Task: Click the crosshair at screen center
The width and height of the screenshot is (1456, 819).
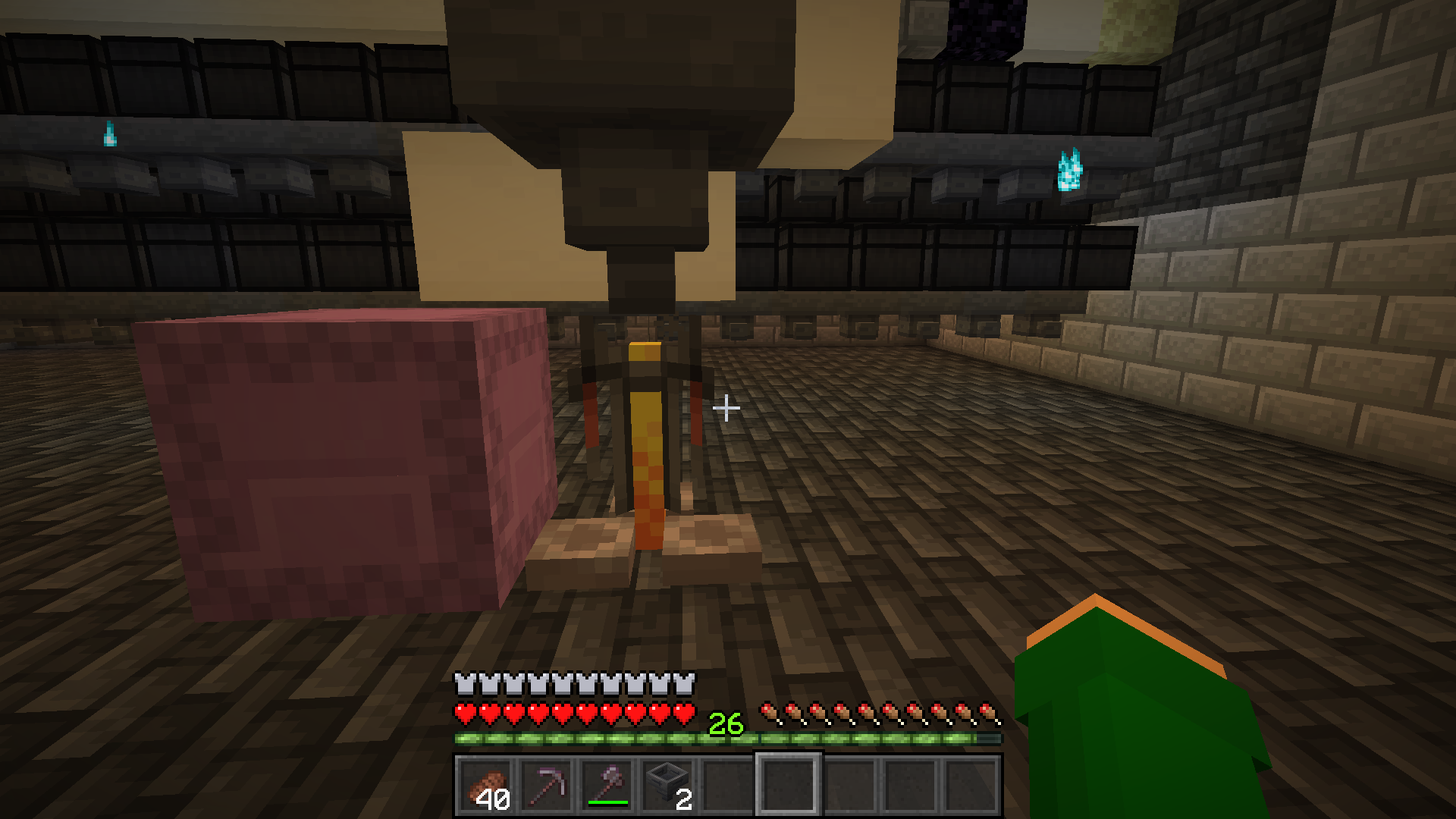Action: pyautogui.click(x=726, y=408)
